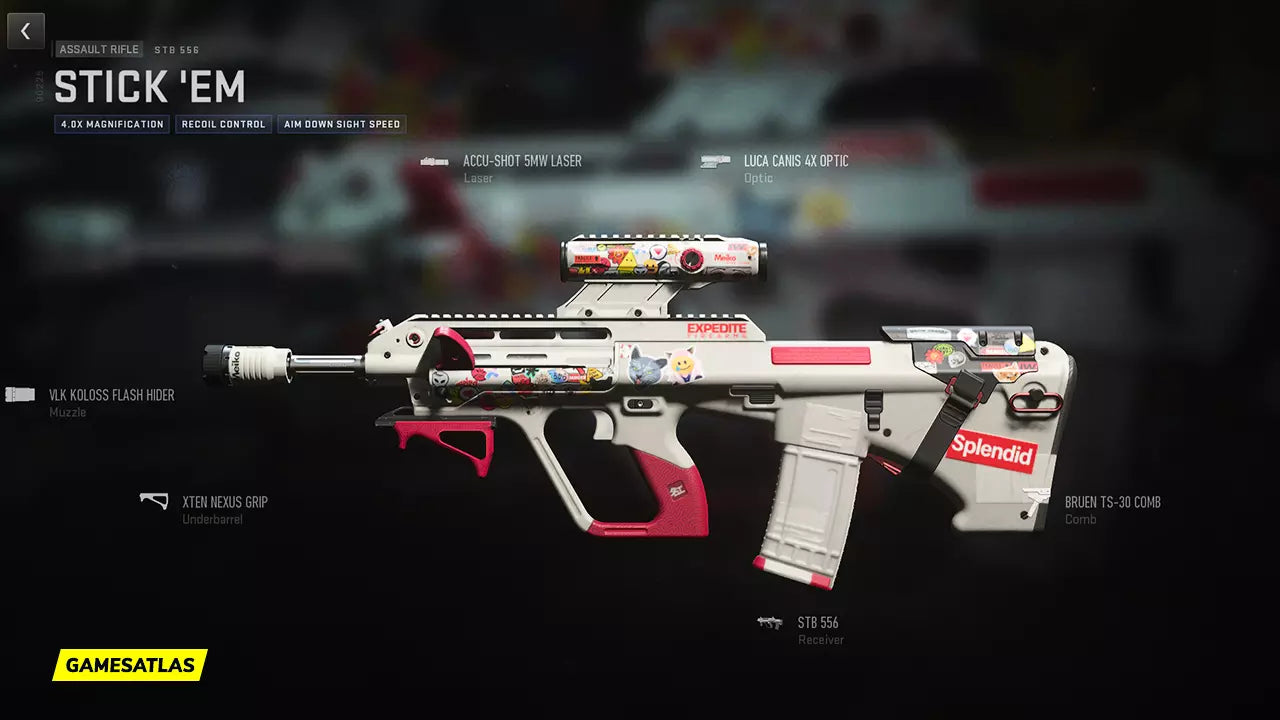This screenshot has width=1280, height=720.
Task: Go back using the top-left arrow
Action: point(26,31)
